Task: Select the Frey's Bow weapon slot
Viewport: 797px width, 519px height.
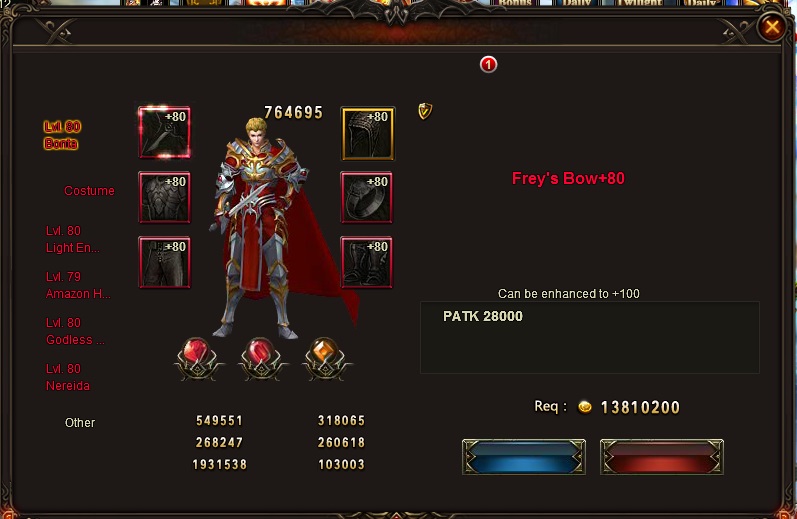Action: point(164,133)
